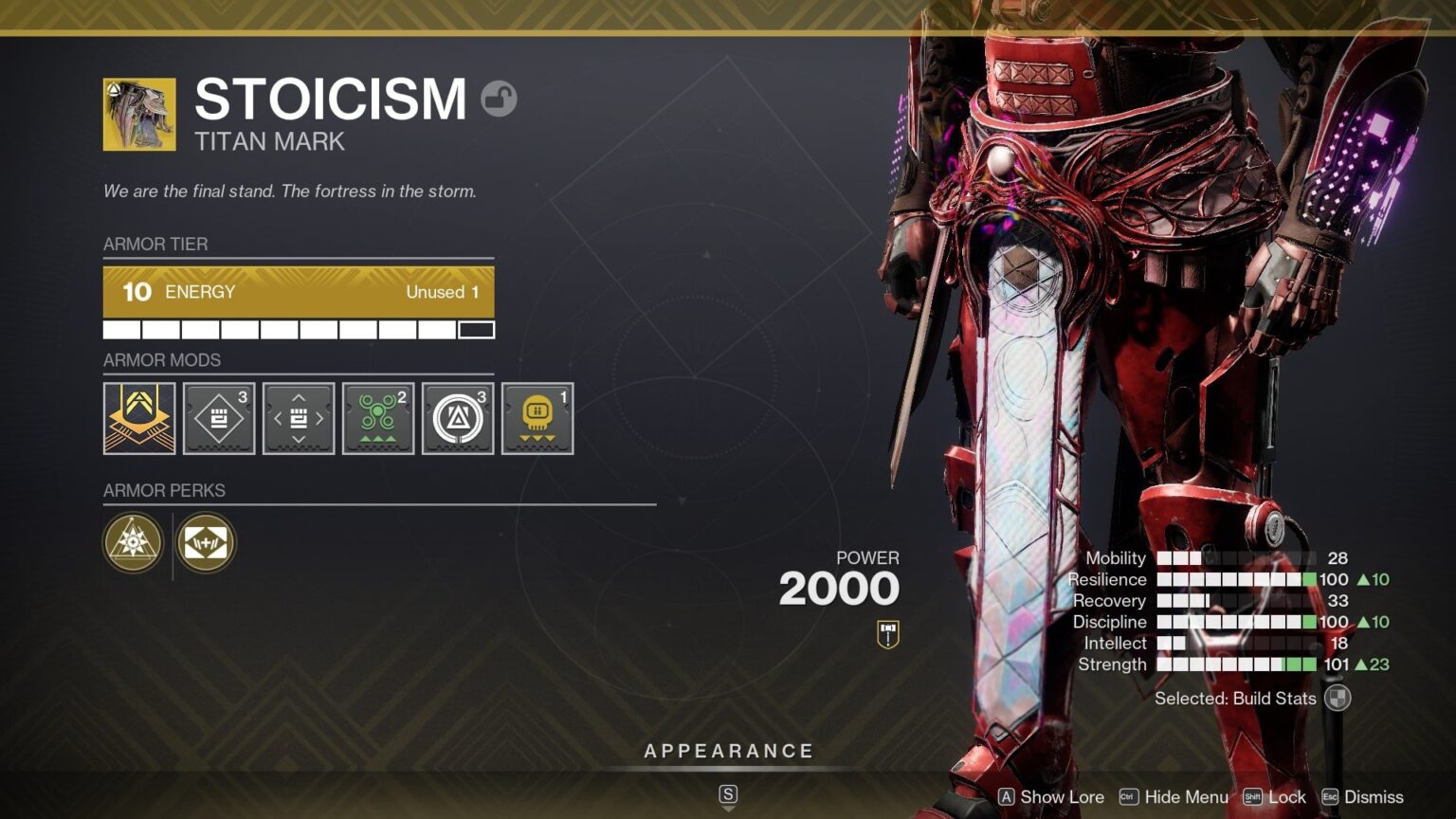Hide Menu via the Ctrl option
This screenshot has height=819, width=1456.
[1174, 797]
